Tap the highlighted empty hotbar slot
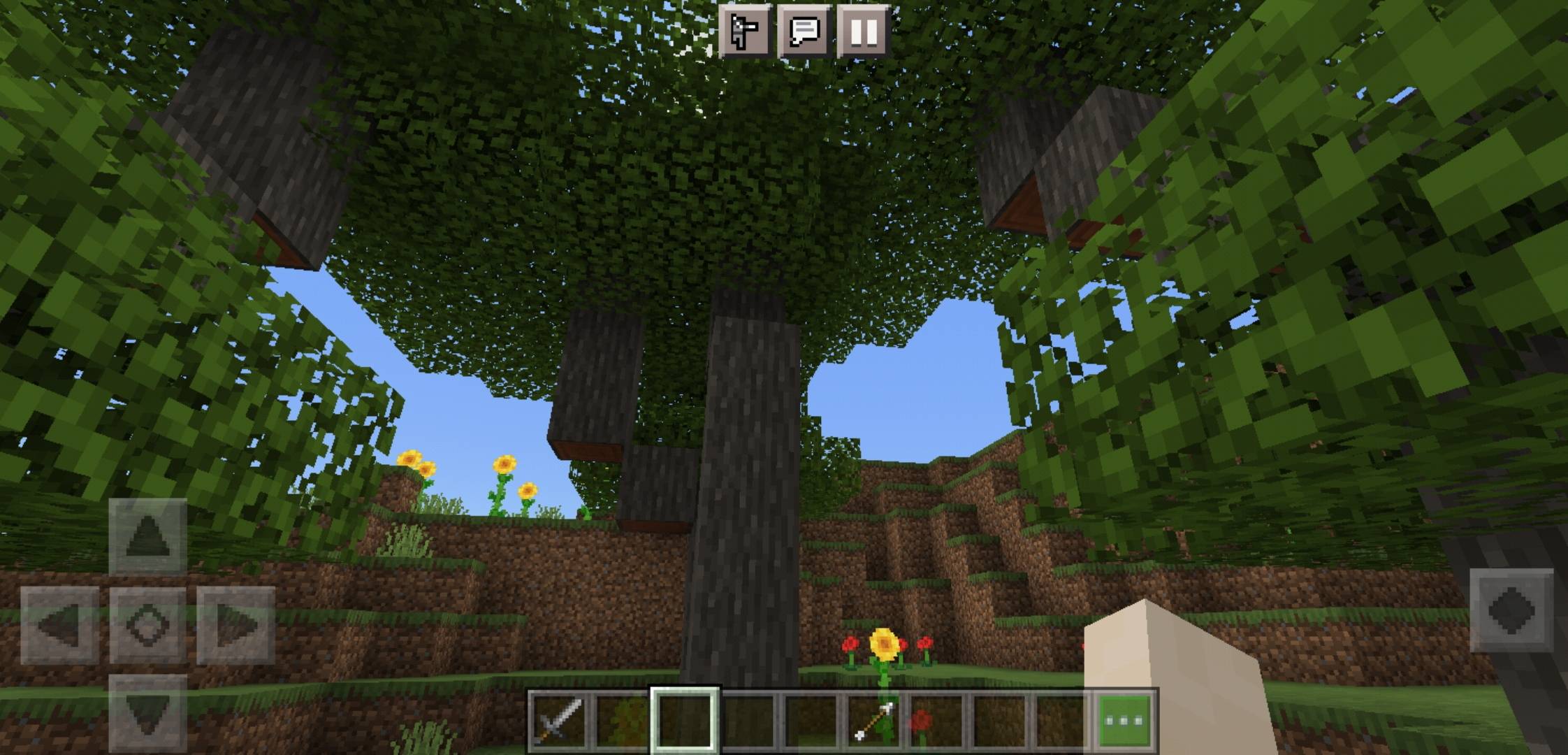Image resolution: width=1568 pixels, height=755 pixels. (x=684, y=719)
